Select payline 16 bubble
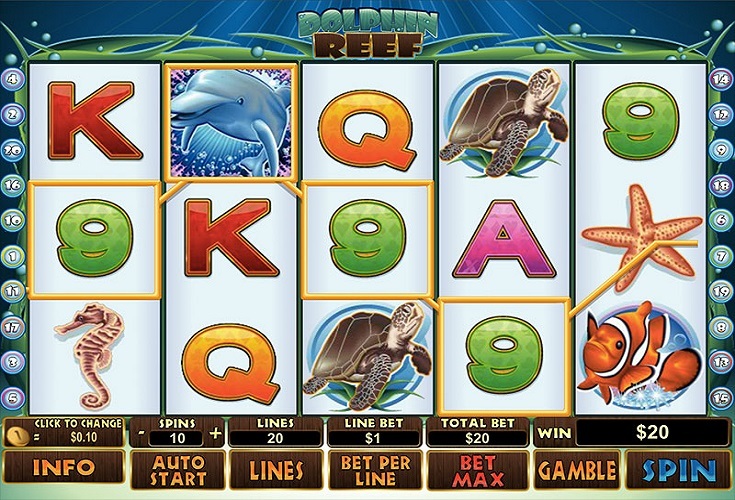The width and height of the screenshot is (735, 500). [x=13, y=184]
